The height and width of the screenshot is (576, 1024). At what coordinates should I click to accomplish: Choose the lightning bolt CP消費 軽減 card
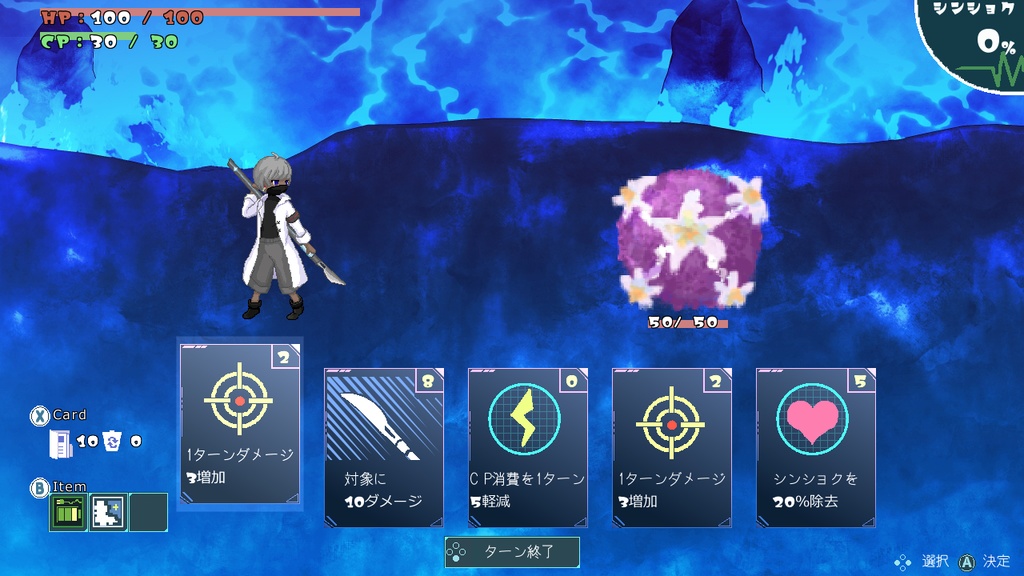pos(528,447)
